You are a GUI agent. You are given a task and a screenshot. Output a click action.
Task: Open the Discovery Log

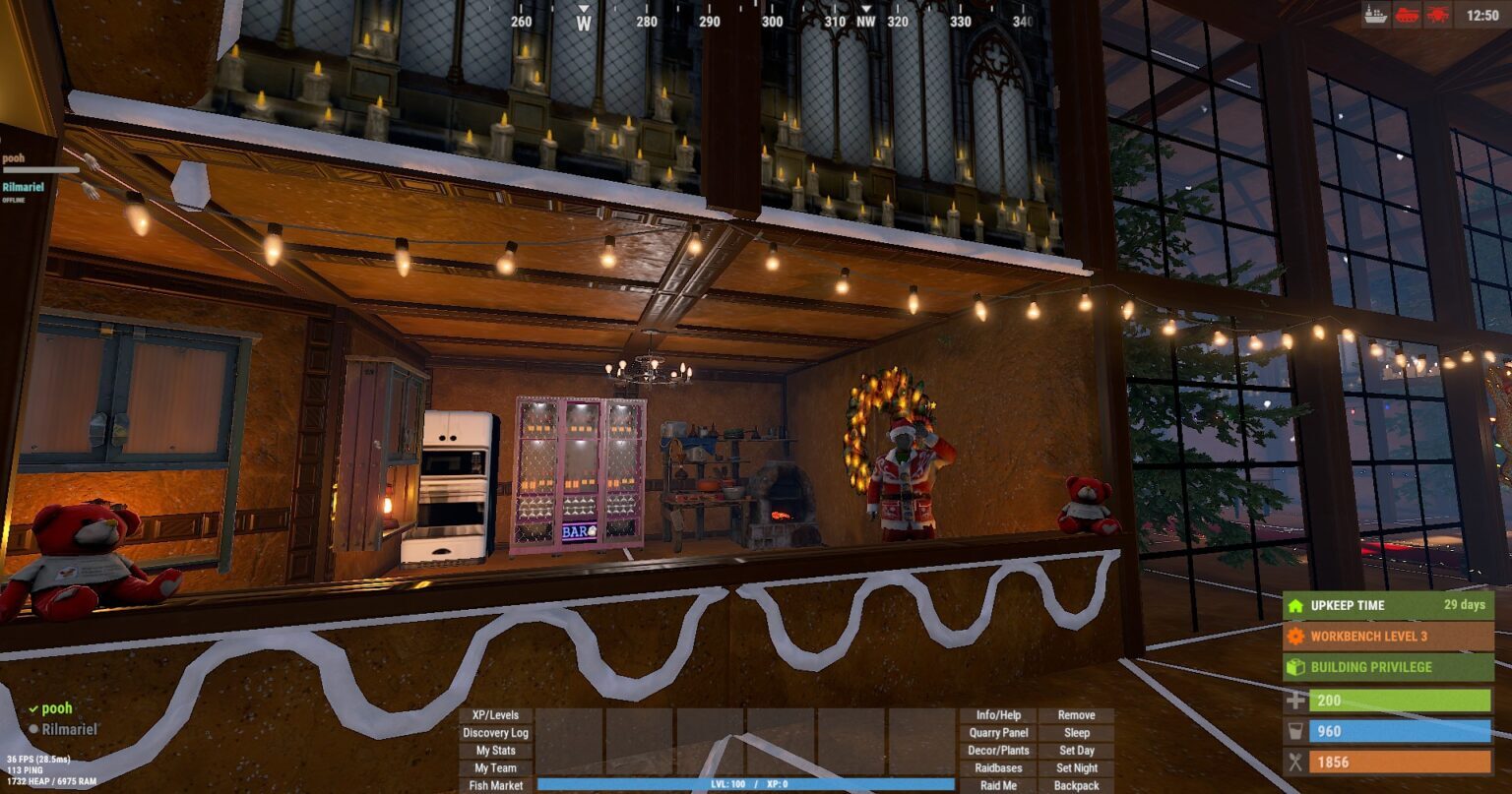(x=496, y=733)
